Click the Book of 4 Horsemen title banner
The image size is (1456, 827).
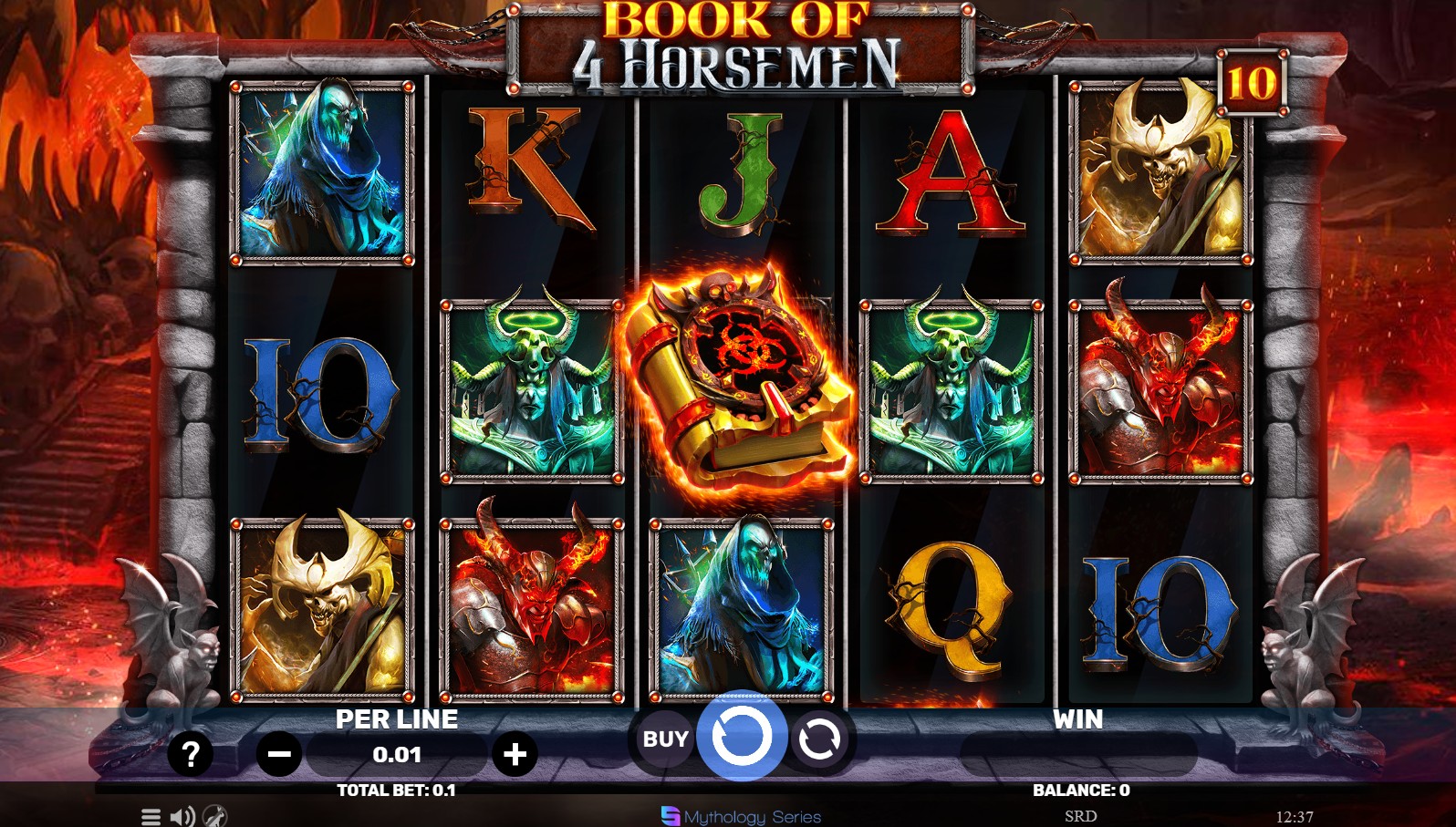tap(741, 46)
